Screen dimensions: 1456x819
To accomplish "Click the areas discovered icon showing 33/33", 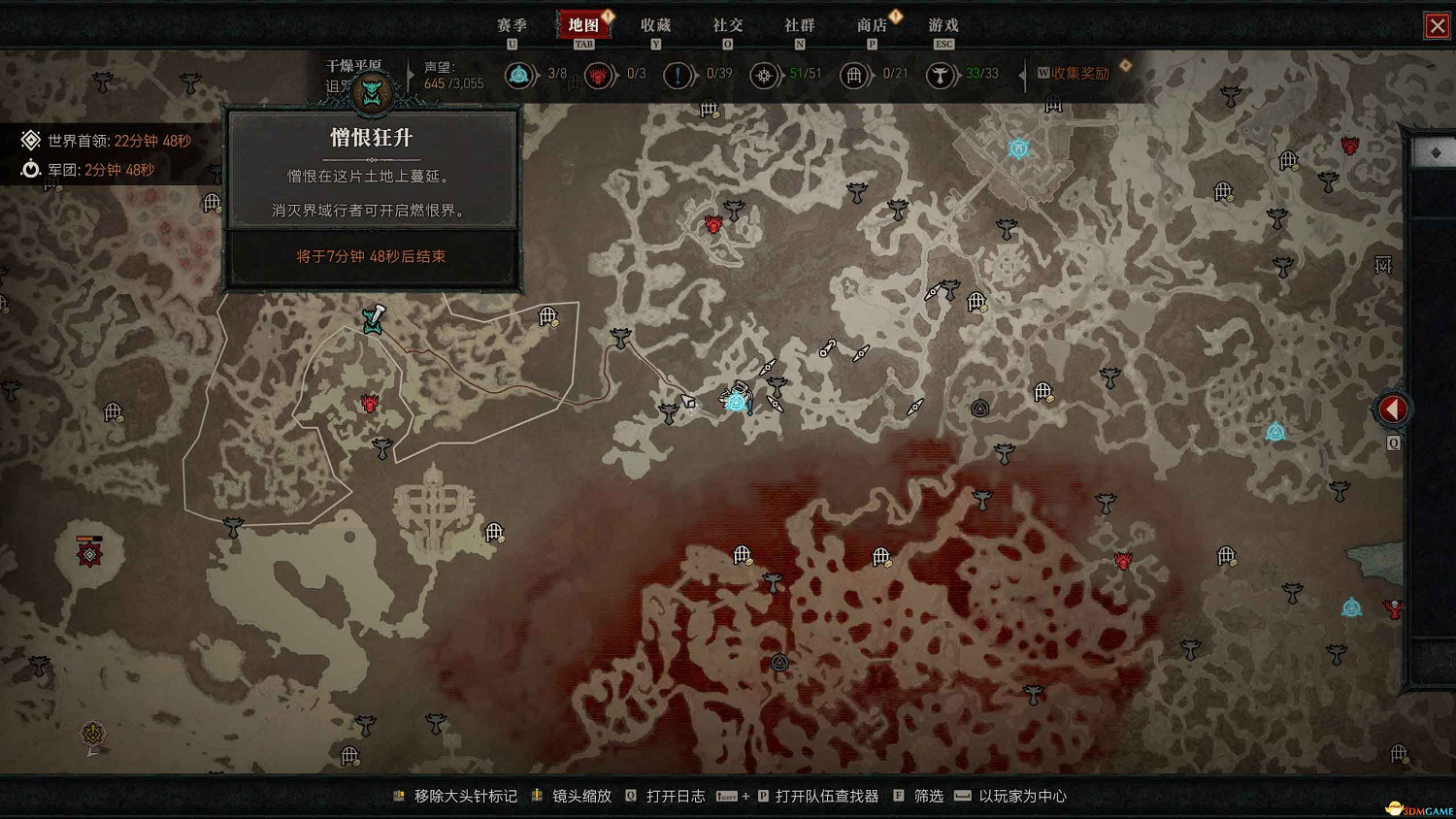I will [x=942, y=75].
